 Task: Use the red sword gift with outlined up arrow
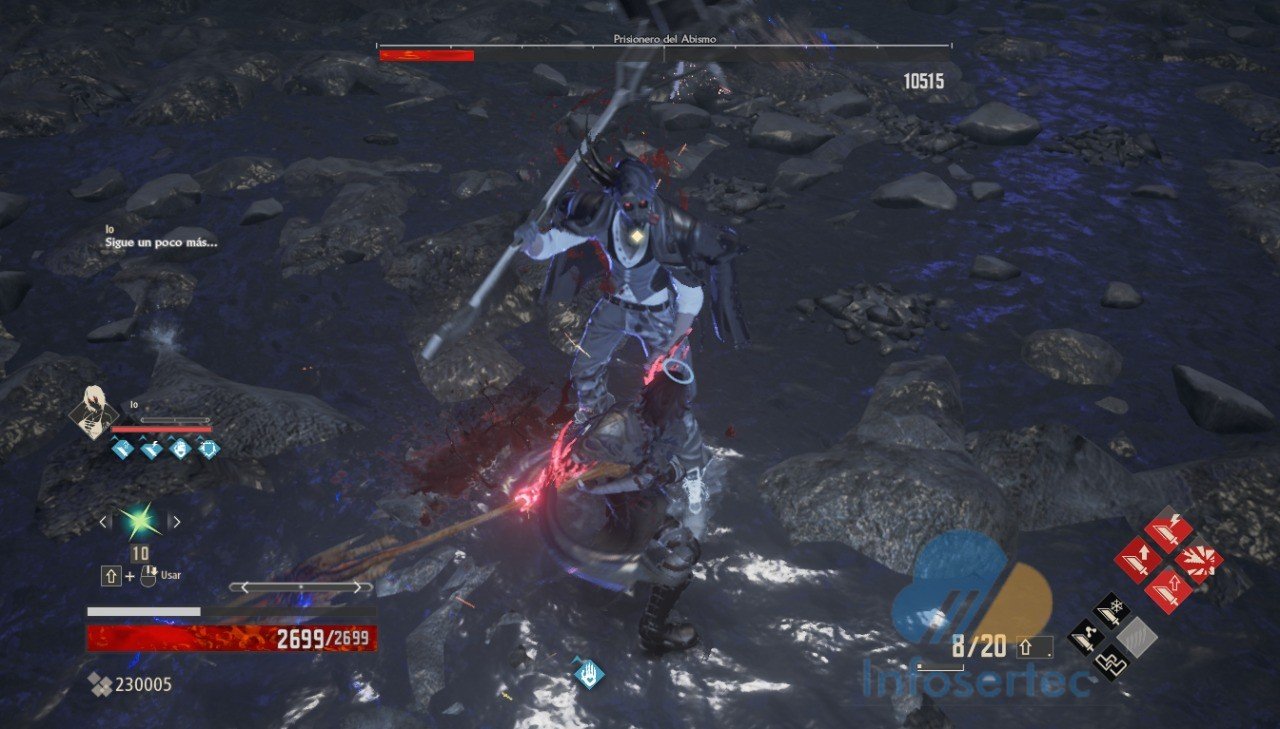1166,589
